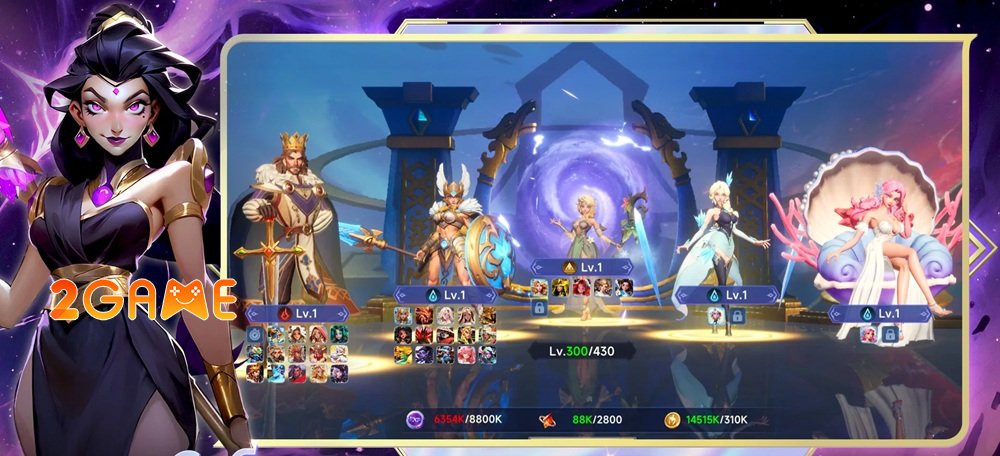This screenshot has height=456, width=1000.
Task: Click the round blue icon in the king's hero grid
Action: [254, 335]
